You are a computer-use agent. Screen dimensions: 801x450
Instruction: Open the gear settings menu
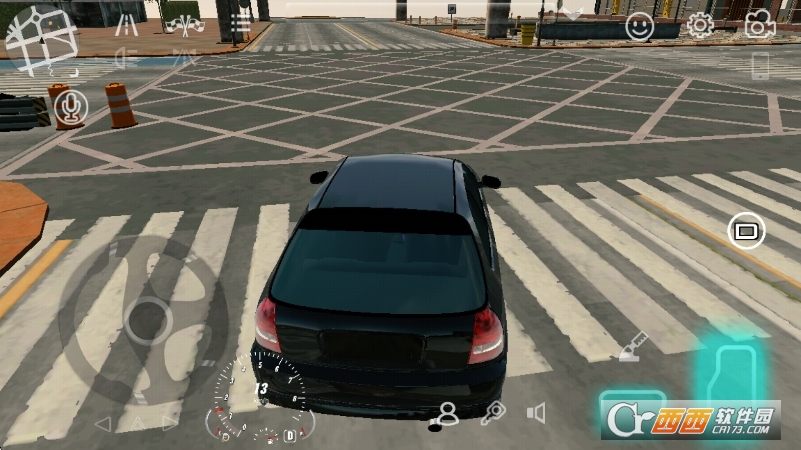coord(700,26)
